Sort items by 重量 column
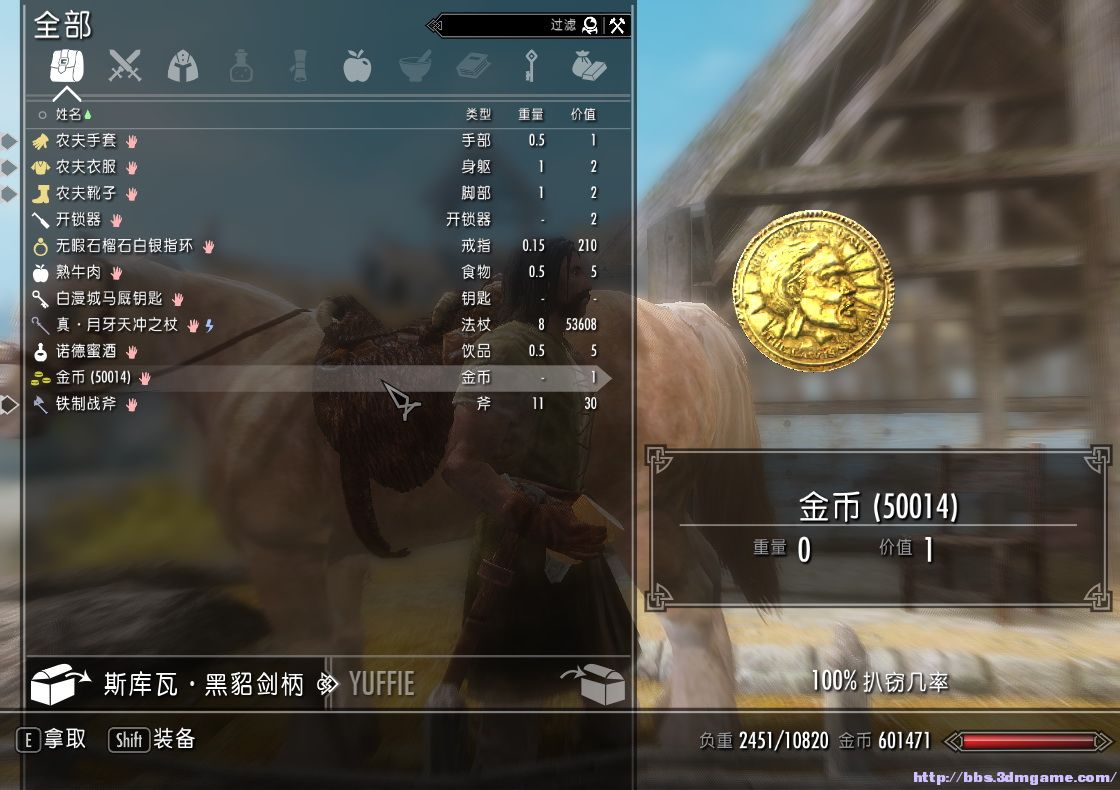The height and width of the screenshot is (790, 1120). 531,115
